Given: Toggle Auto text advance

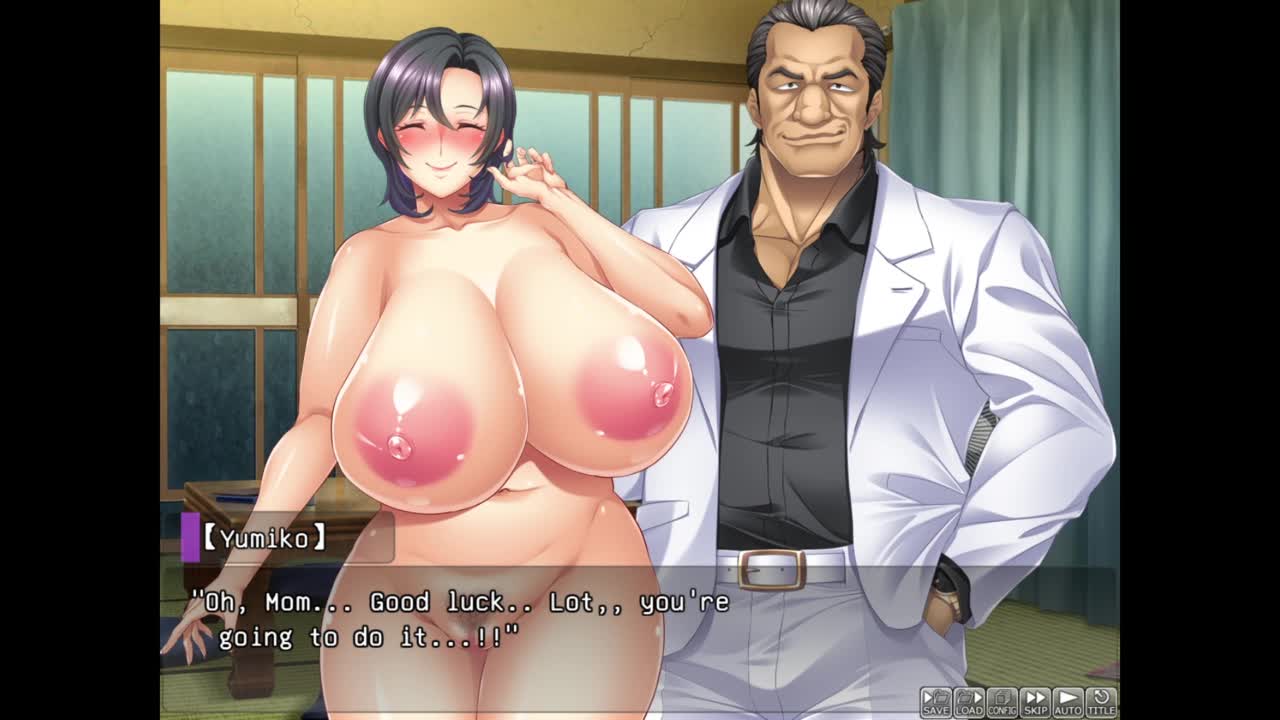Looking at the screenshot, I should [x=1068, y=702].
